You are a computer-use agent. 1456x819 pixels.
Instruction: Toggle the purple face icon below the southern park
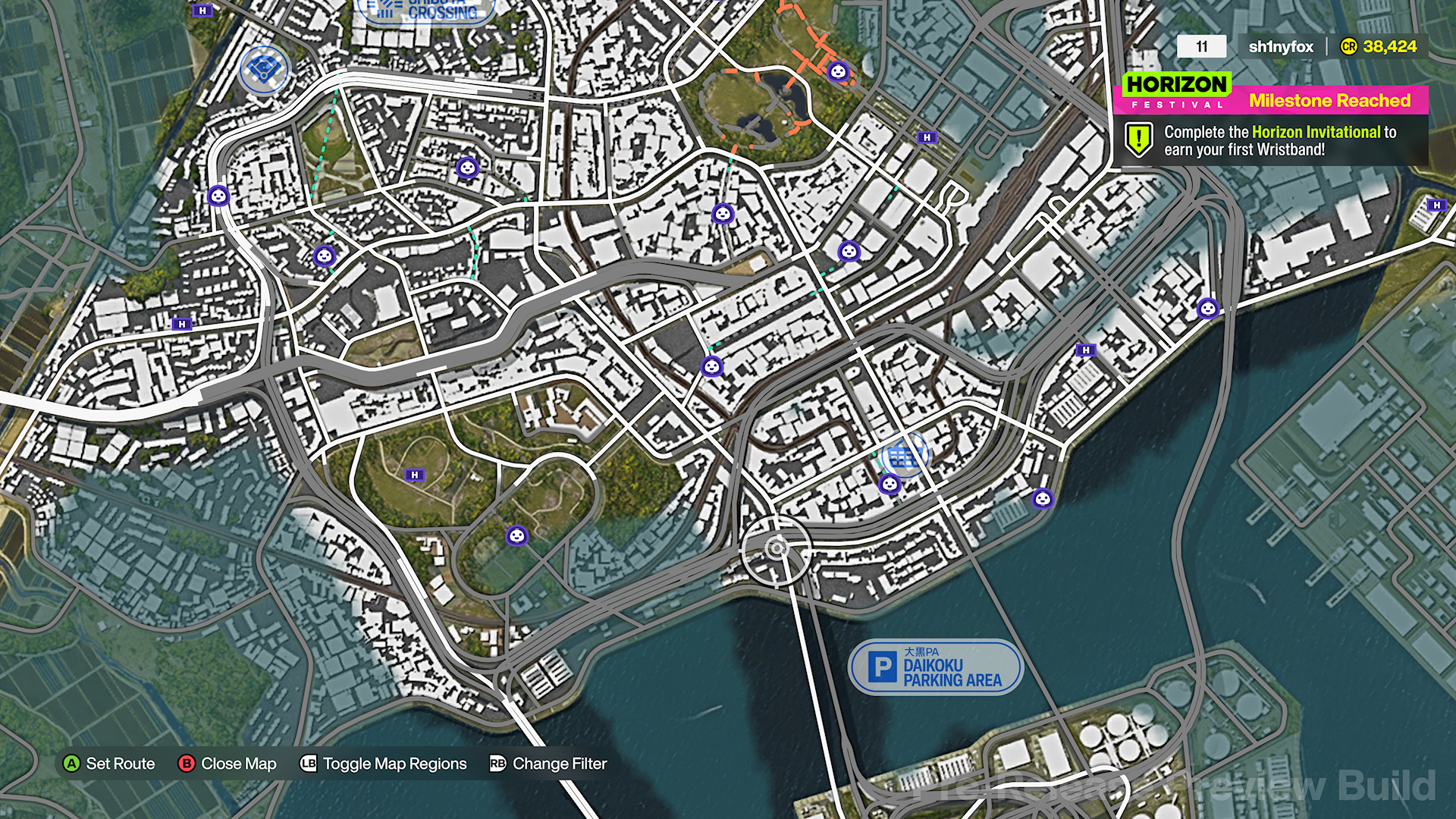click(516, 535)
